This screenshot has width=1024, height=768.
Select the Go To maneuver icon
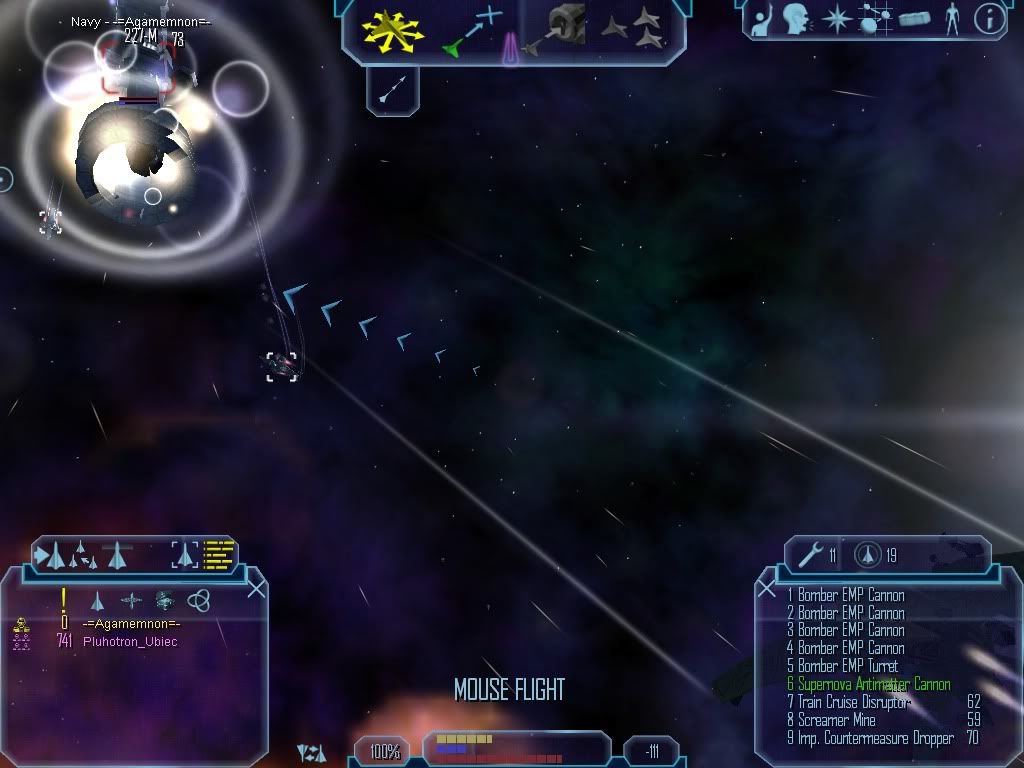[472, 30]
